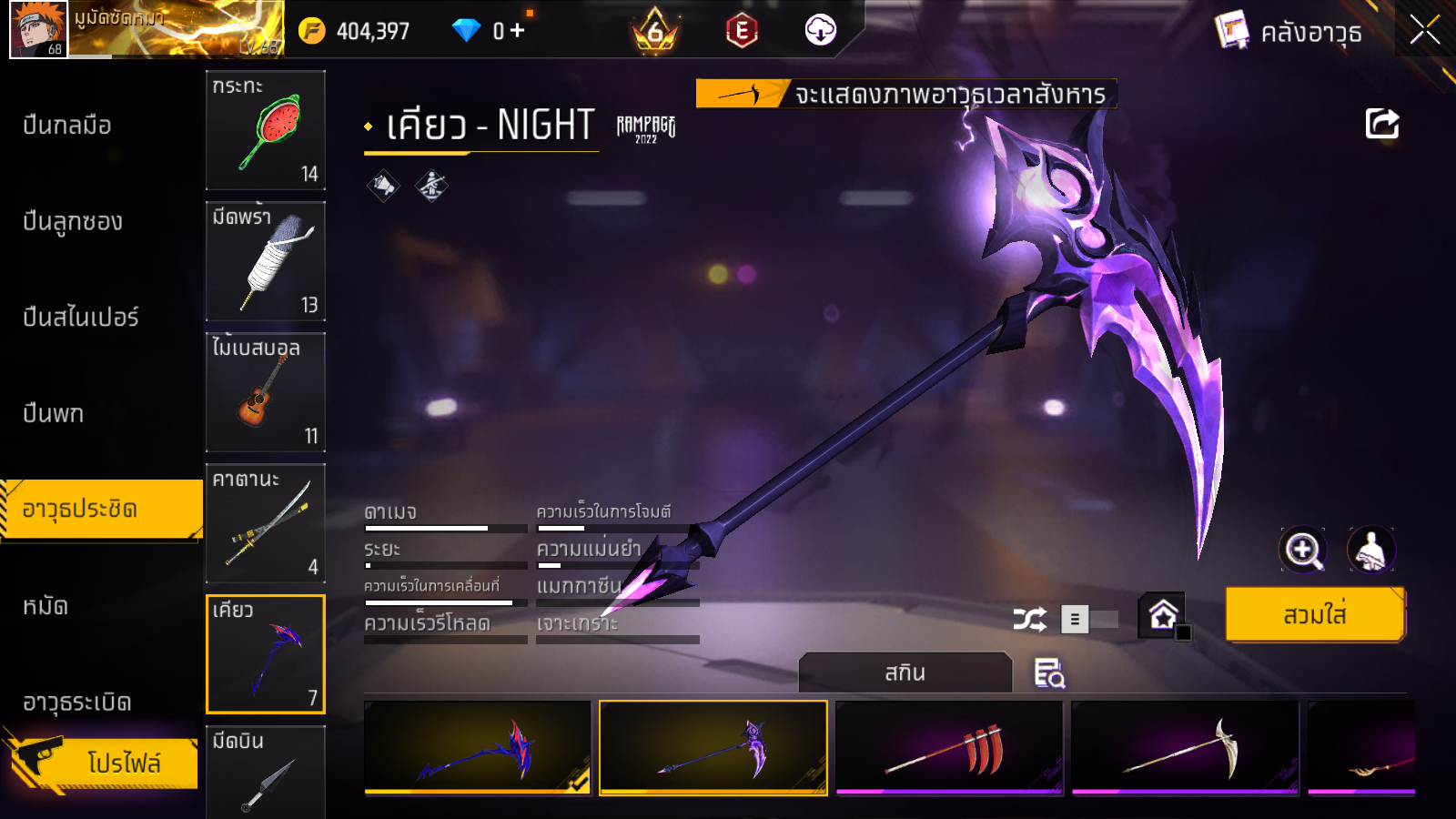Select the ปืนกลมือ weapon category
Viewport: 1456px width, 819px height.
(67, 126)
